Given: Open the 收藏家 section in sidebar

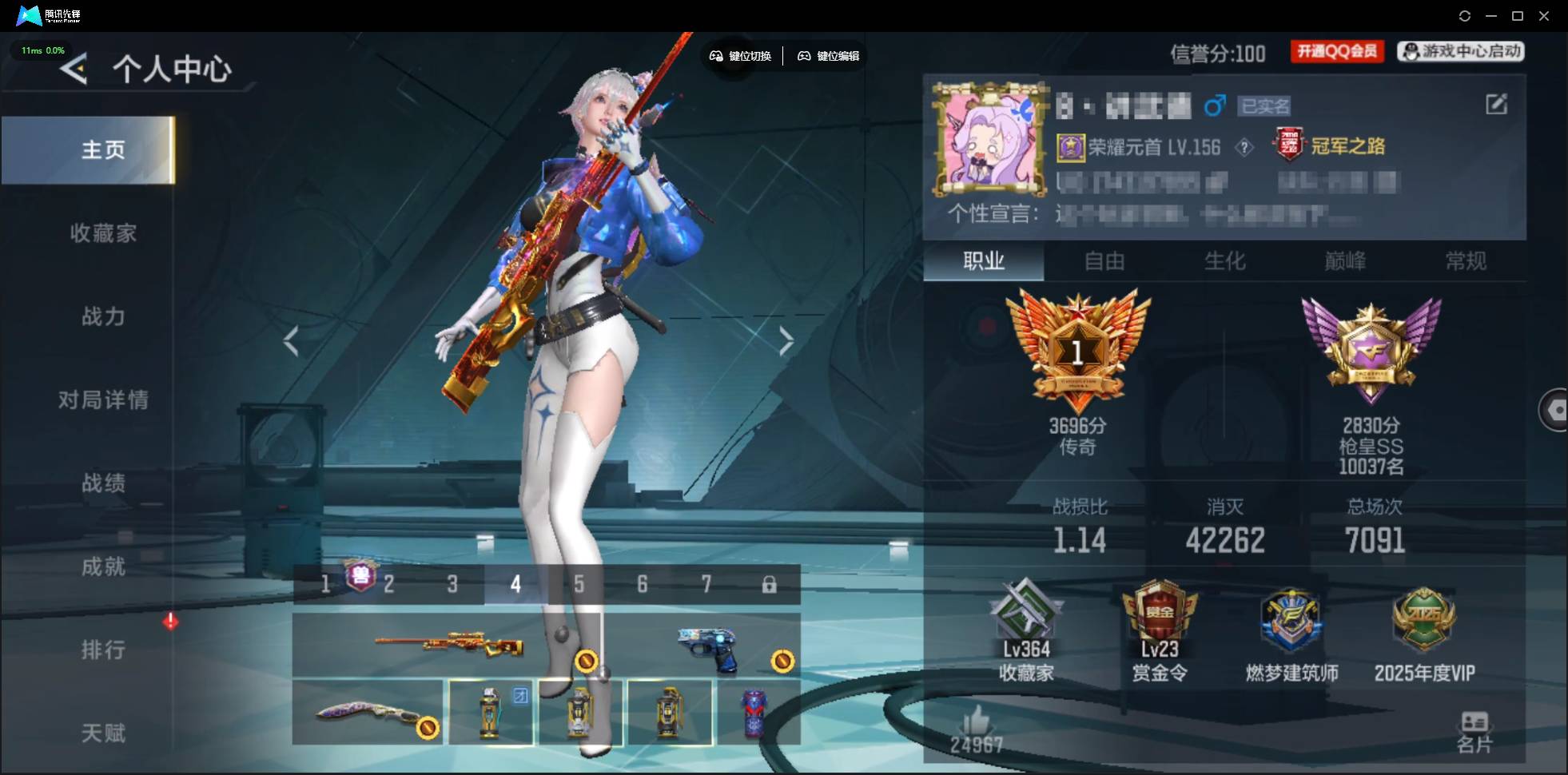Looking at the screenshot, I should (103, 233).
